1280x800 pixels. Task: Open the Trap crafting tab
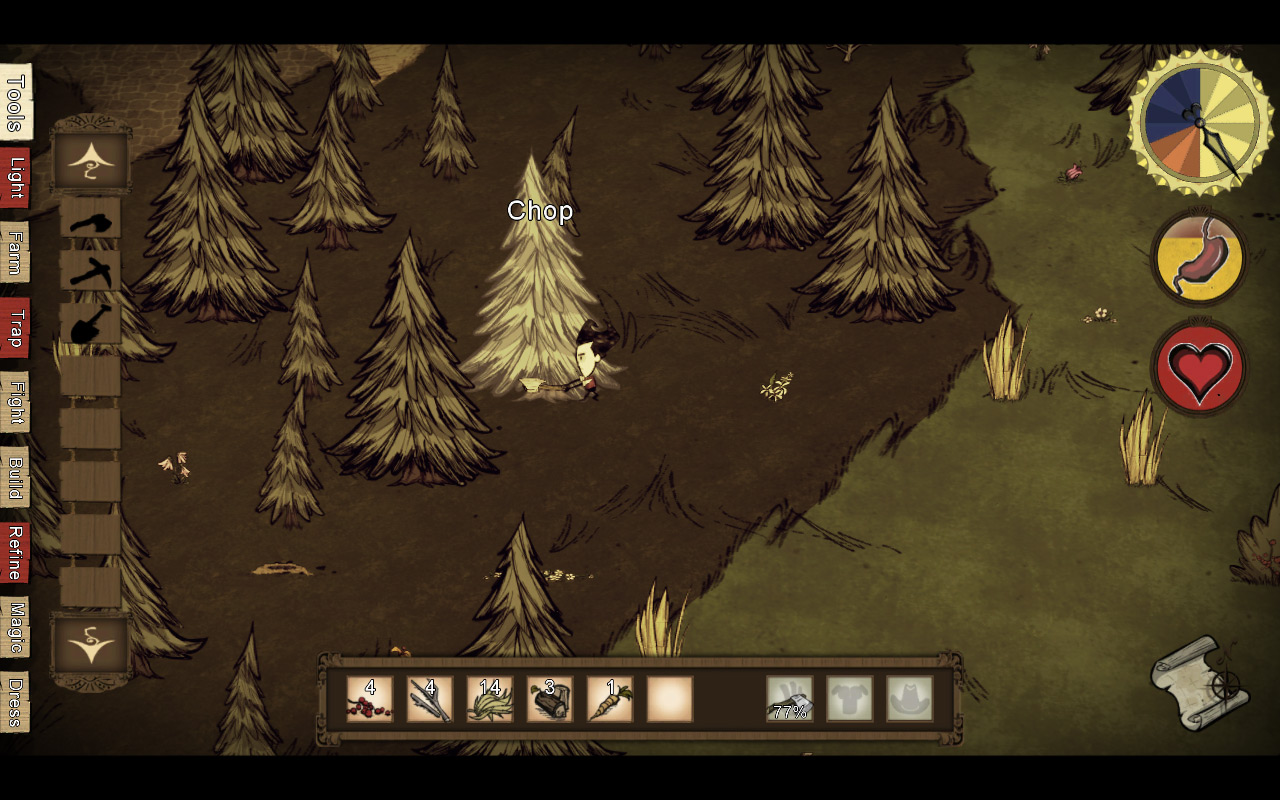[15, 327]
